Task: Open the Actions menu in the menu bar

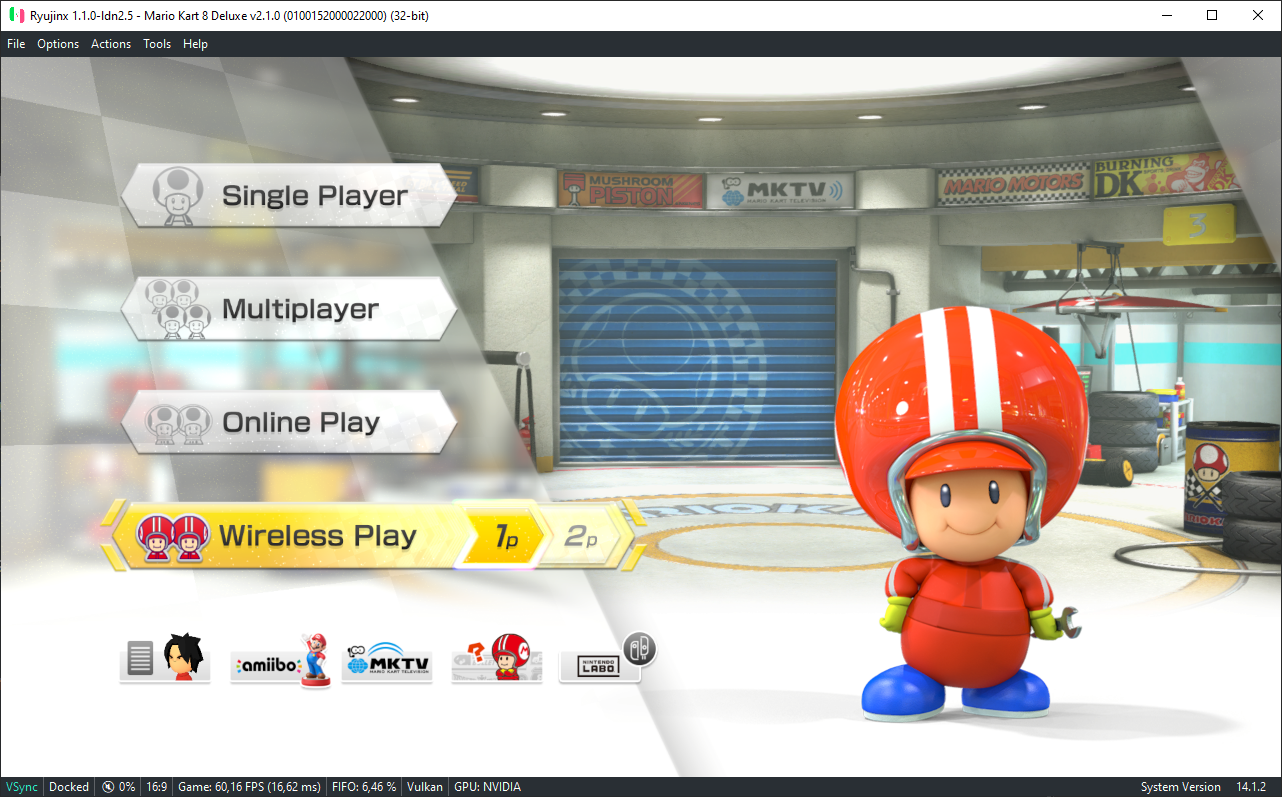Action: [x=111, y=44]
